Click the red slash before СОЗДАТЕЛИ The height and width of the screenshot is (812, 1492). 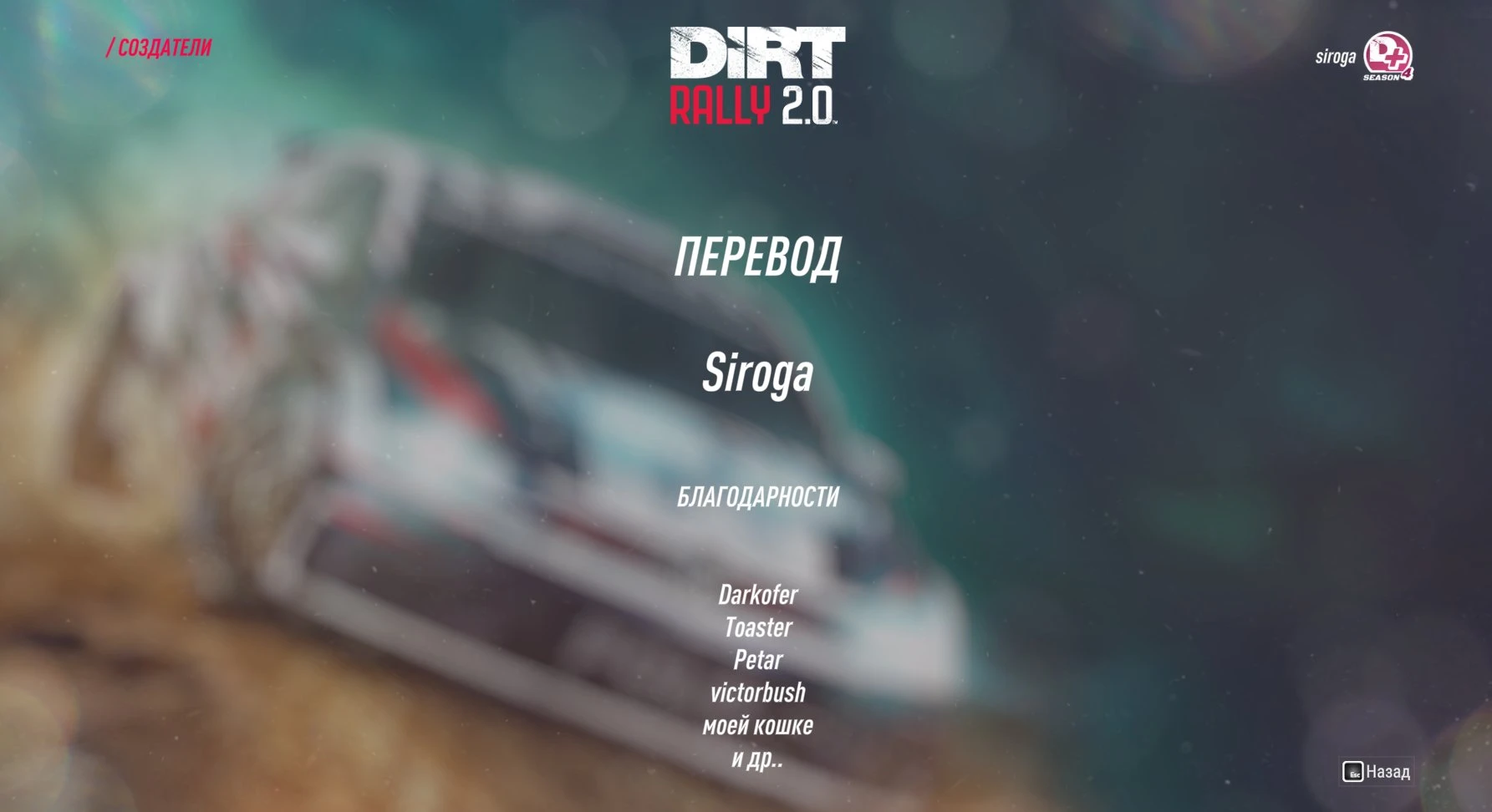point(111,47)
